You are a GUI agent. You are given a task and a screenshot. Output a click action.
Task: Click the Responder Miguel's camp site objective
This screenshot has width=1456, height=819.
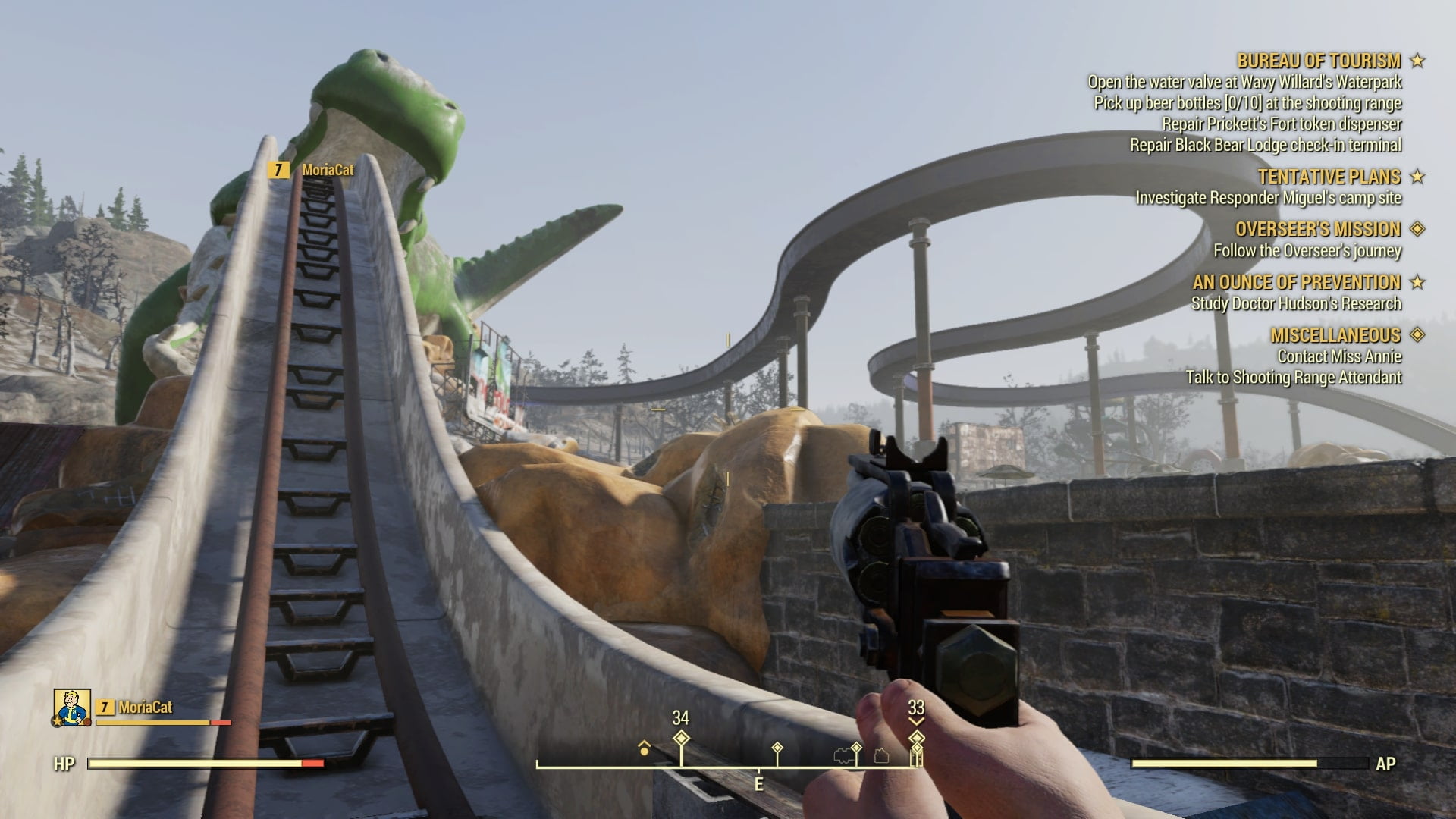pyautogui.click(x=1268, y=198)
